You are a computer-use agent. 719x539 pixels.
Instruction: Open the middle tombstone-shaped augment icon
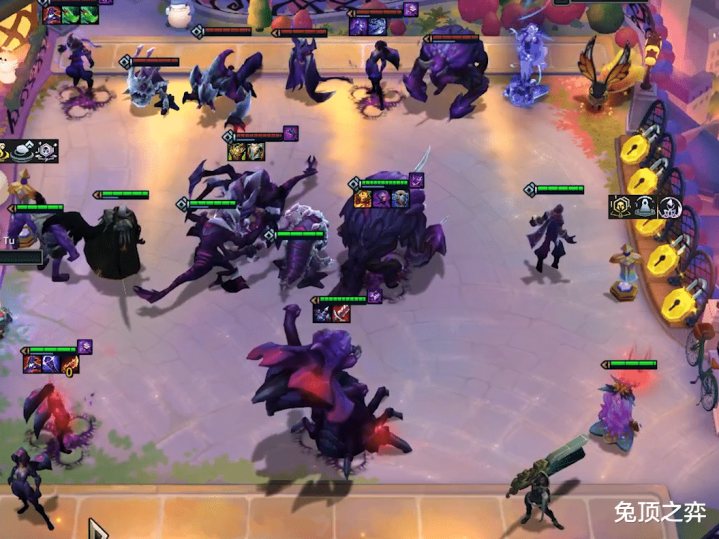645,207
